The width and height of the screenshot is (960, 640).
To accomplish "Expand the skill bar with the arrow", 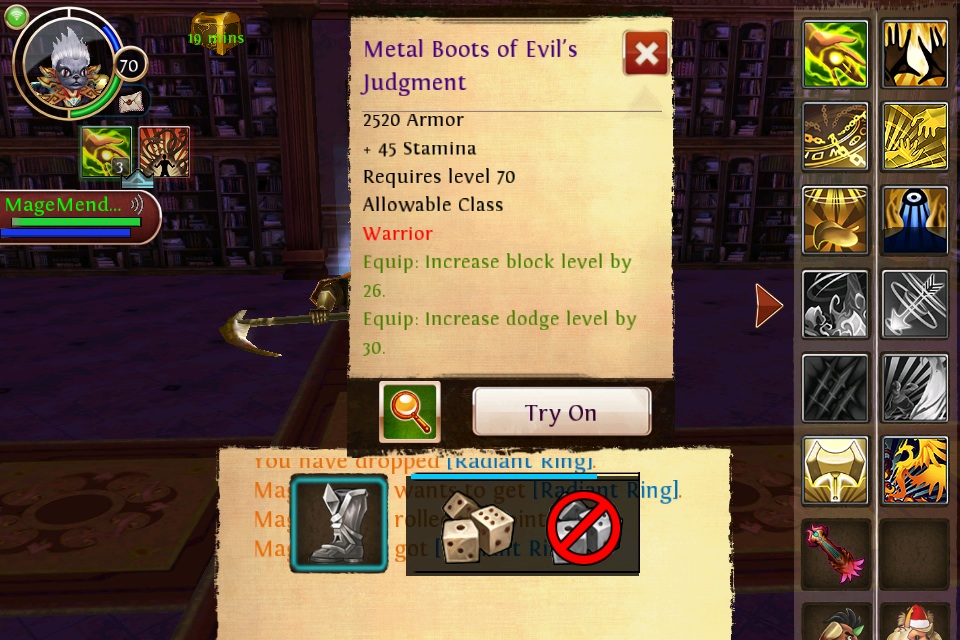I will tap(768, 306).
